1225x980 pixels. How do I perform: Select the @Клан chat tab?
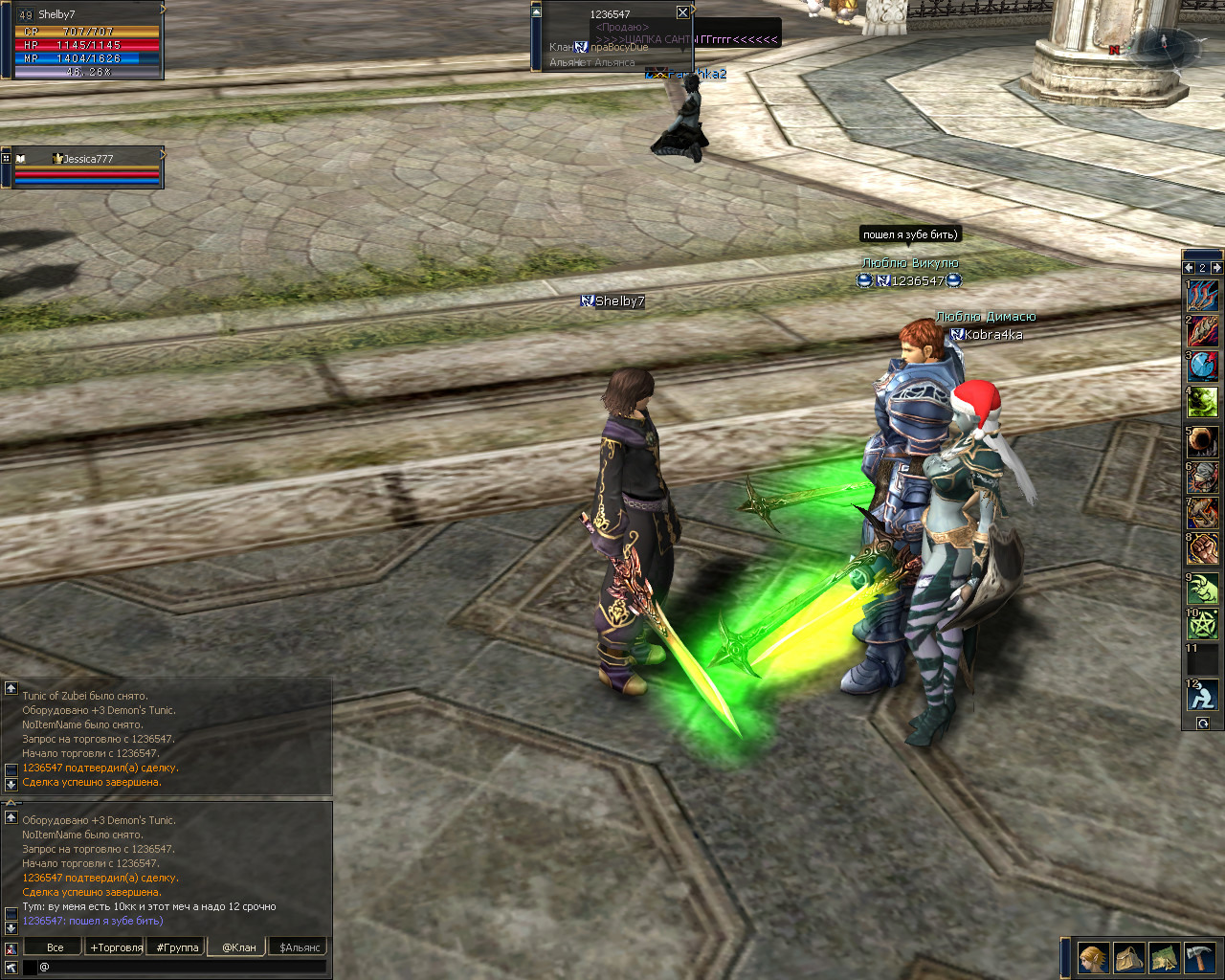pyautogui.click(x=238, y=947)
